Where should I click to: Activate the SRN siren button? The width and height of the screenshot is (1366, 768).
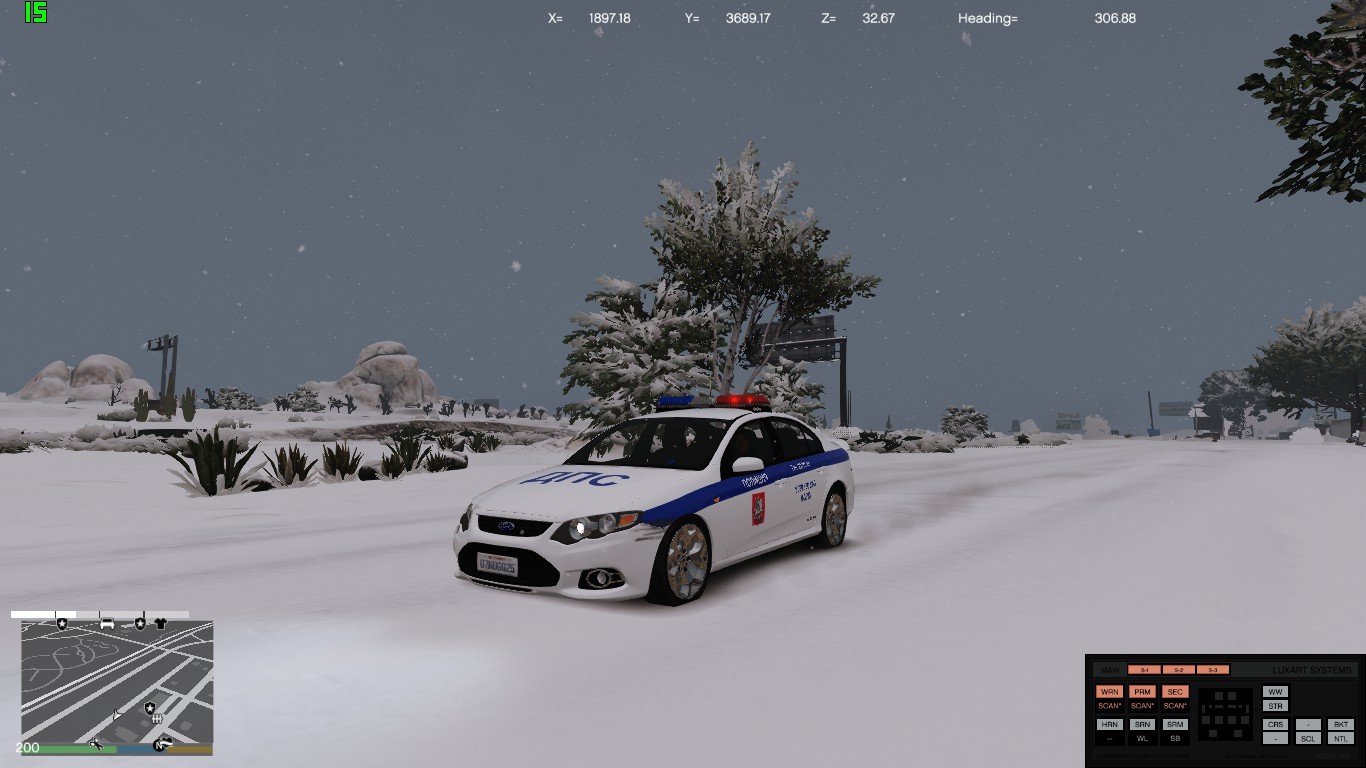click(1142, 724)
